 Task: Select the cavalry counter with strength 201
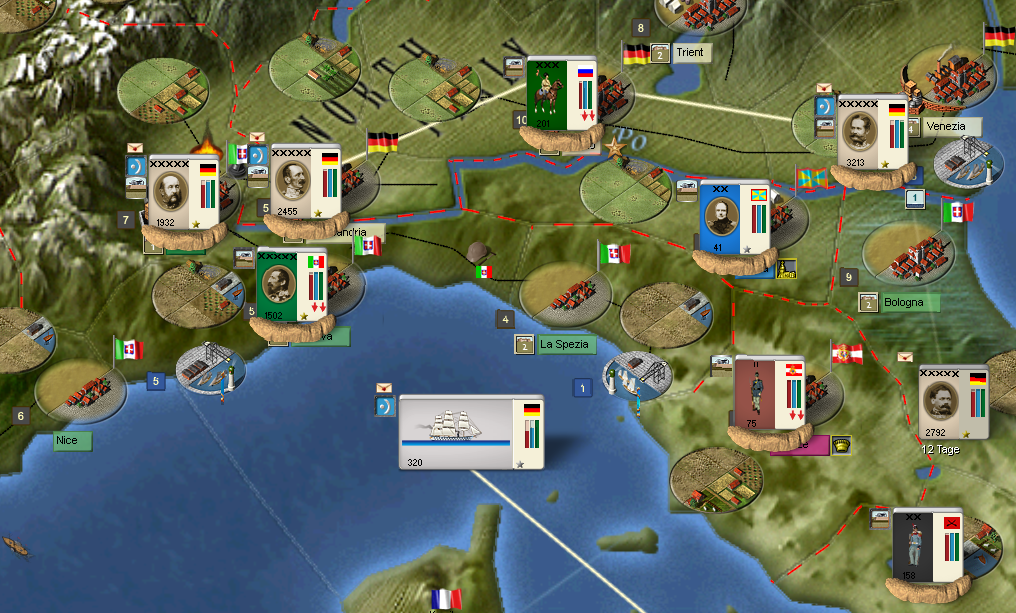pyautogui.click(x=561, y=96)
